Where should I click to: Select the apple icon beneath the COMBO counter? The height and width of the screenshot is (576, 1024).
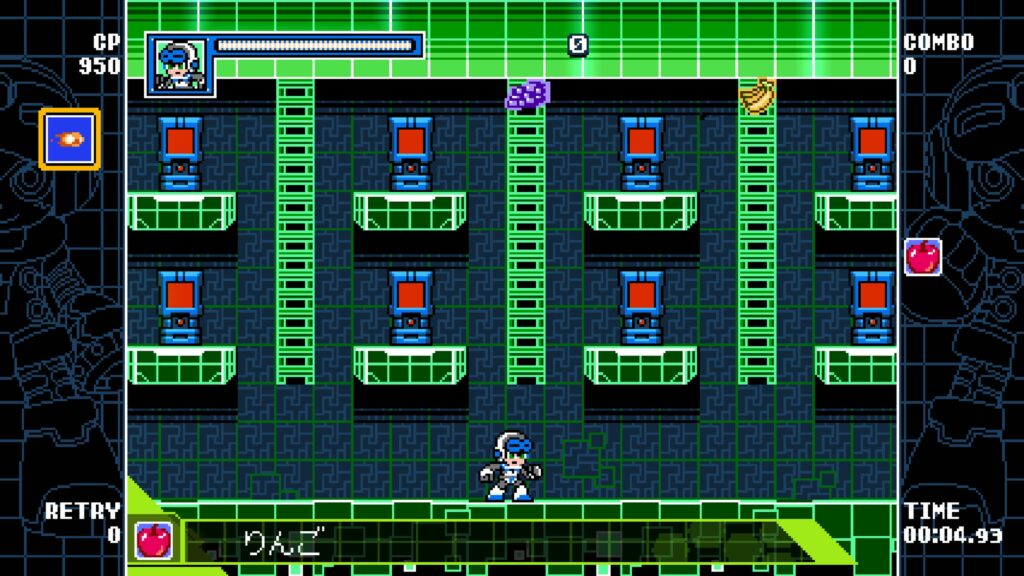(922, 256)
